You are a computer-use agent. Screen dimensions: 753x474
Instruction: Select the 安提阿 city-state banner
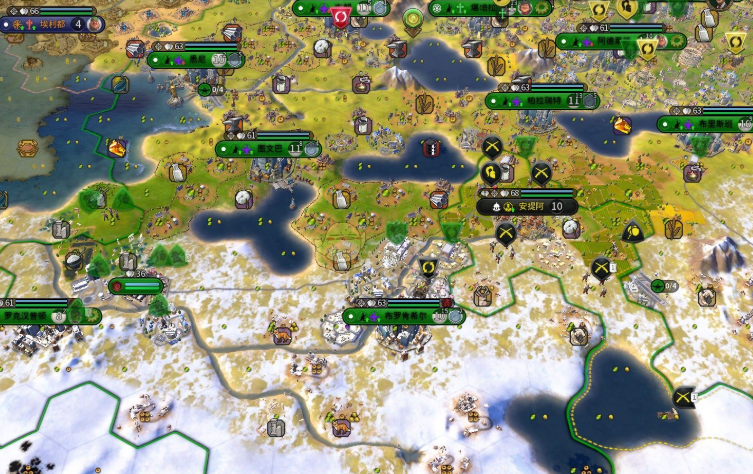point(528,206)
